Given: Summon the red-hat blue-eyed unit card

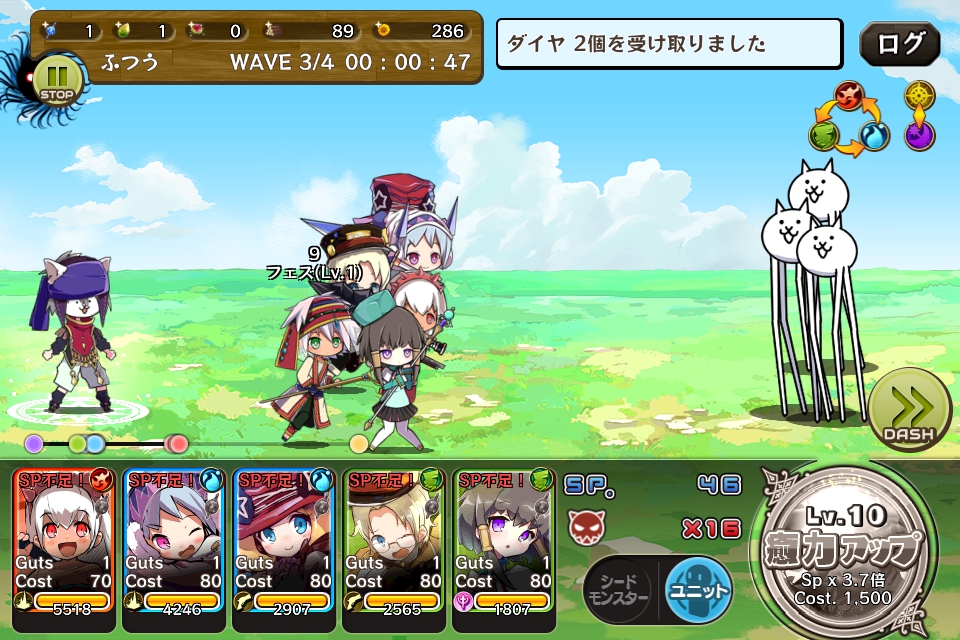Looking at the screenshot, I should (284, 548).
